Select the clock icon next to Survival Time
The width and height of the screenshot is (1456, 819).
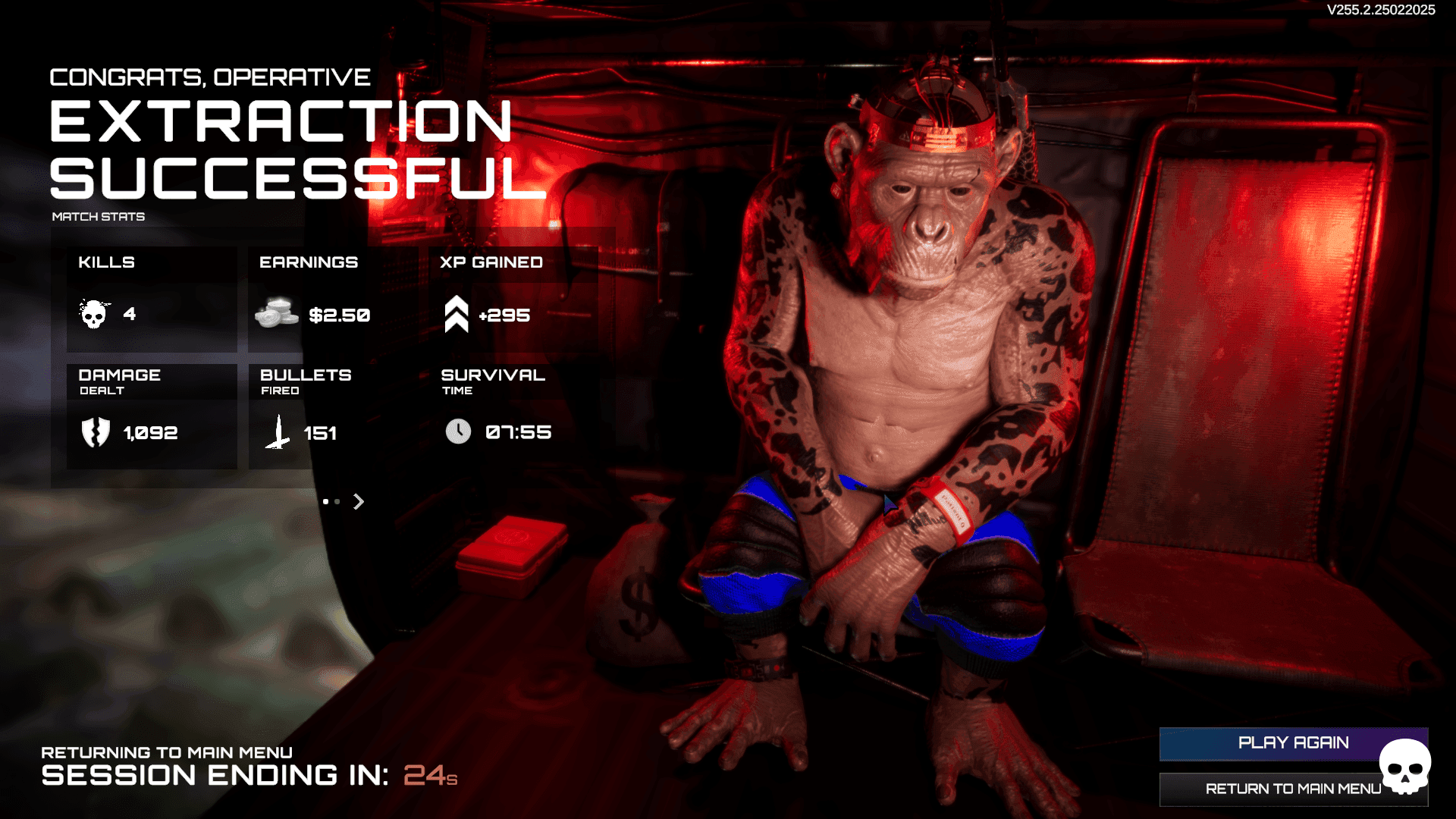(x=458, y=431)
